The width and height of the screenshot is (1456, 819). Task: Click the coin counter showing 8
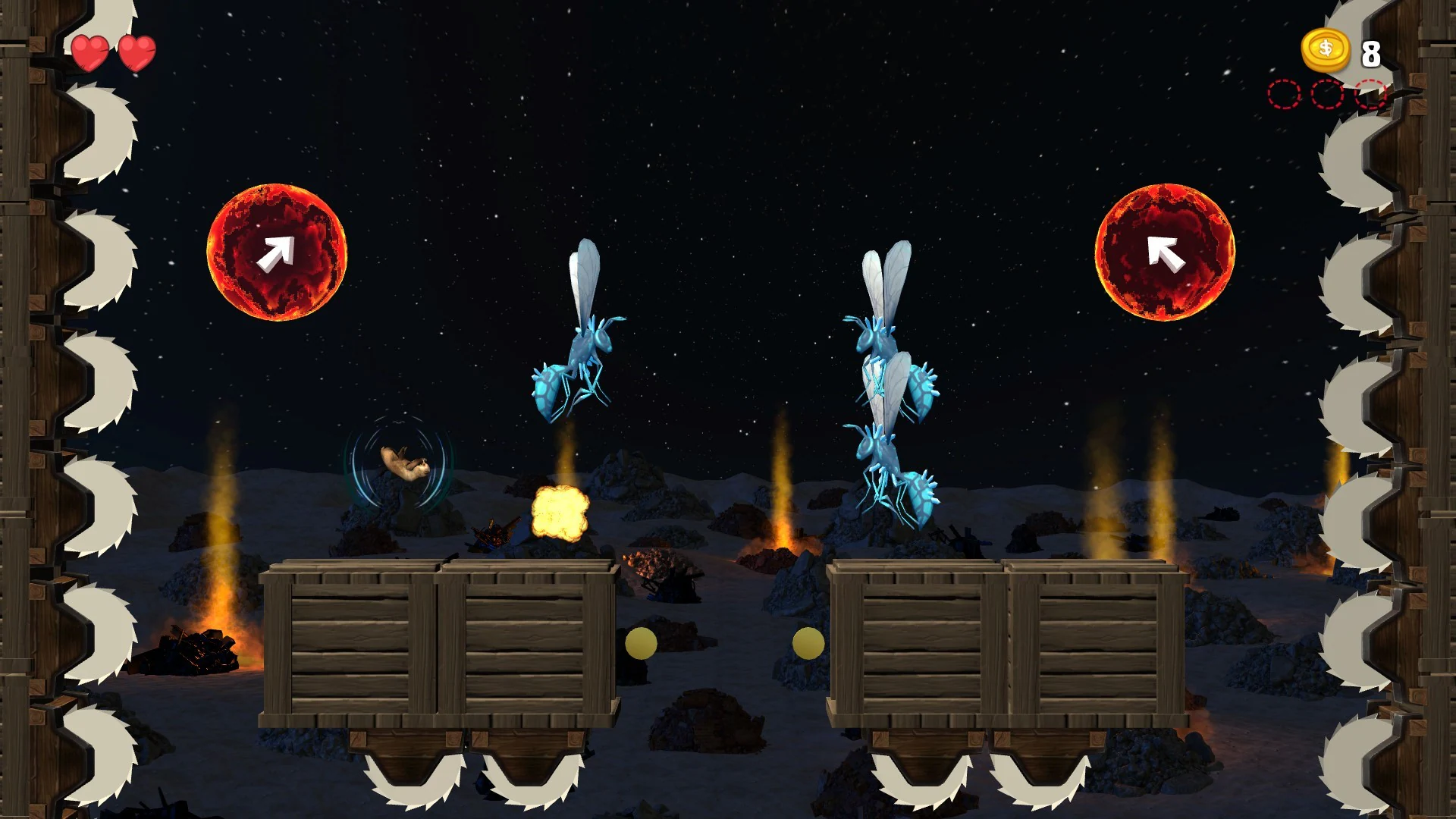point(1370,53)
